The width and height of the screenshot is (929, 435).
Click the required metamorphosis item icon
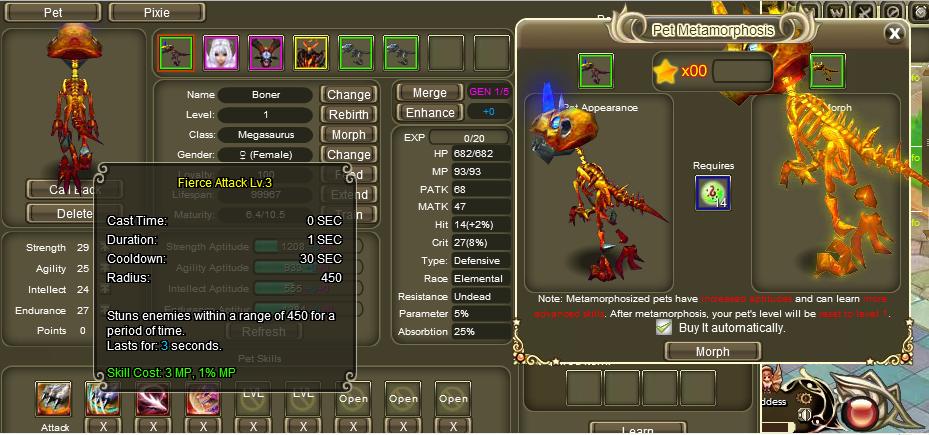click(713, 193)
